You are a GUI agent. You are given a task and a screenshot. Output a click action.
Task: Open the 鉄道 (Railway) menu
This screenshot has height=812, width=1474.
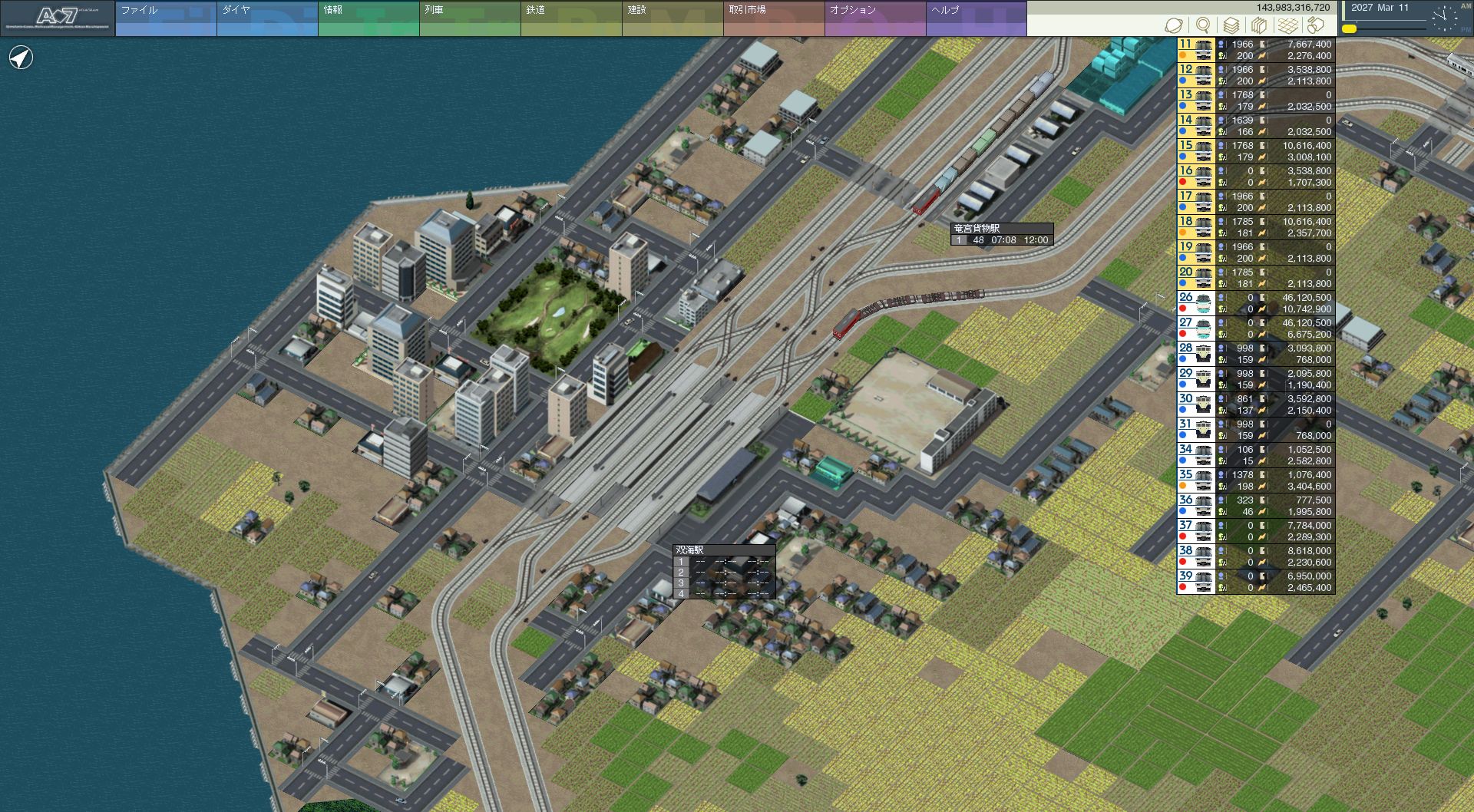point(571,18)
